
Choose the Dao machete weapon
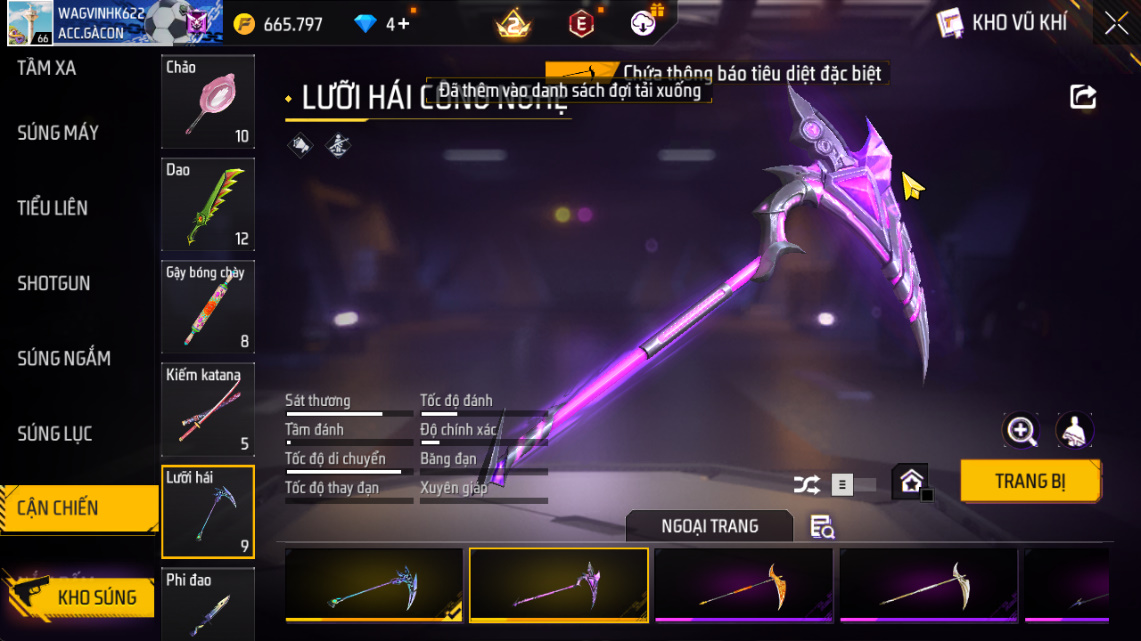tap(208, 204)
